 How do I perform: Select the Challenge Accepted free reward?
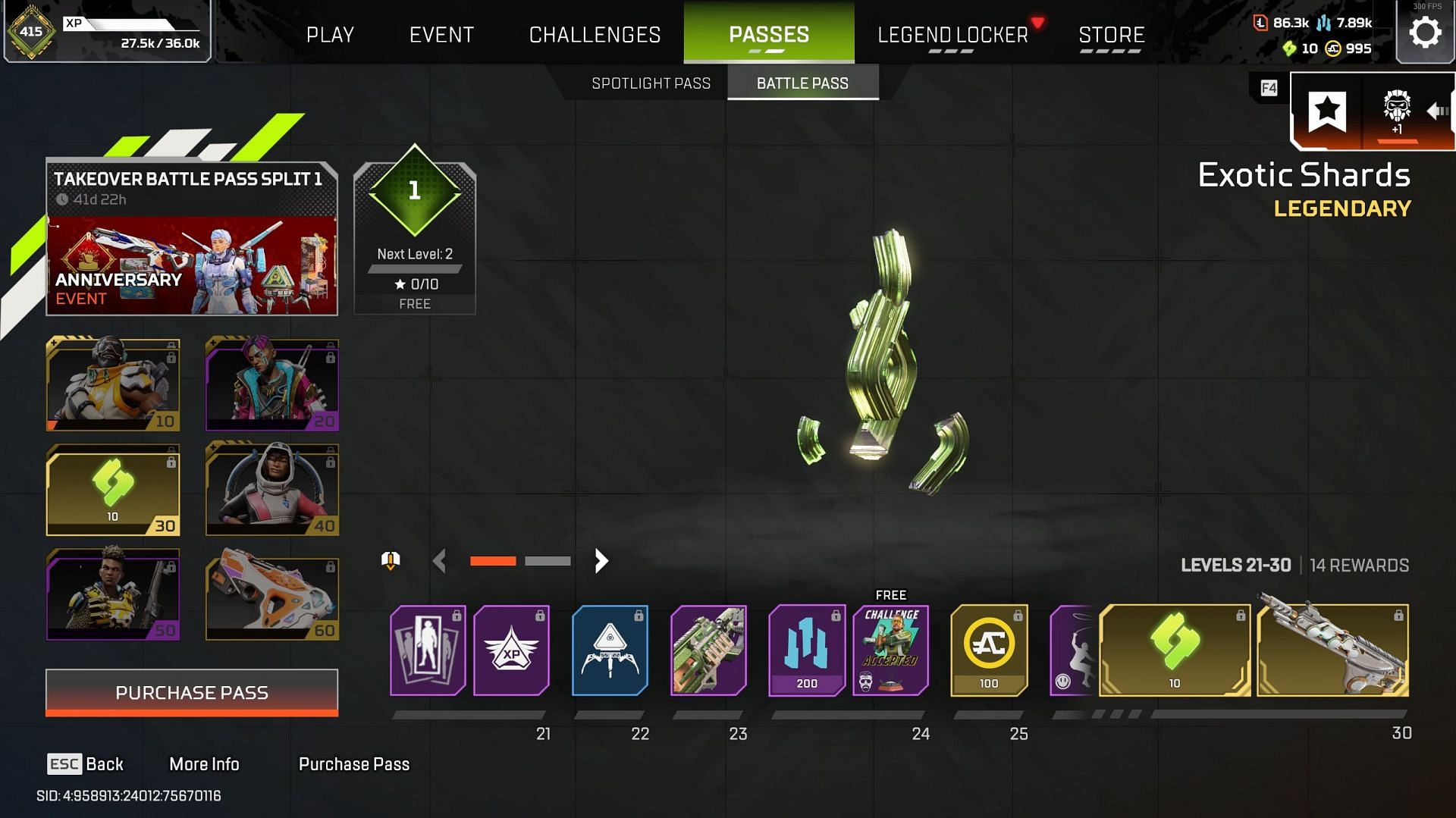click(x=891, y=650)
